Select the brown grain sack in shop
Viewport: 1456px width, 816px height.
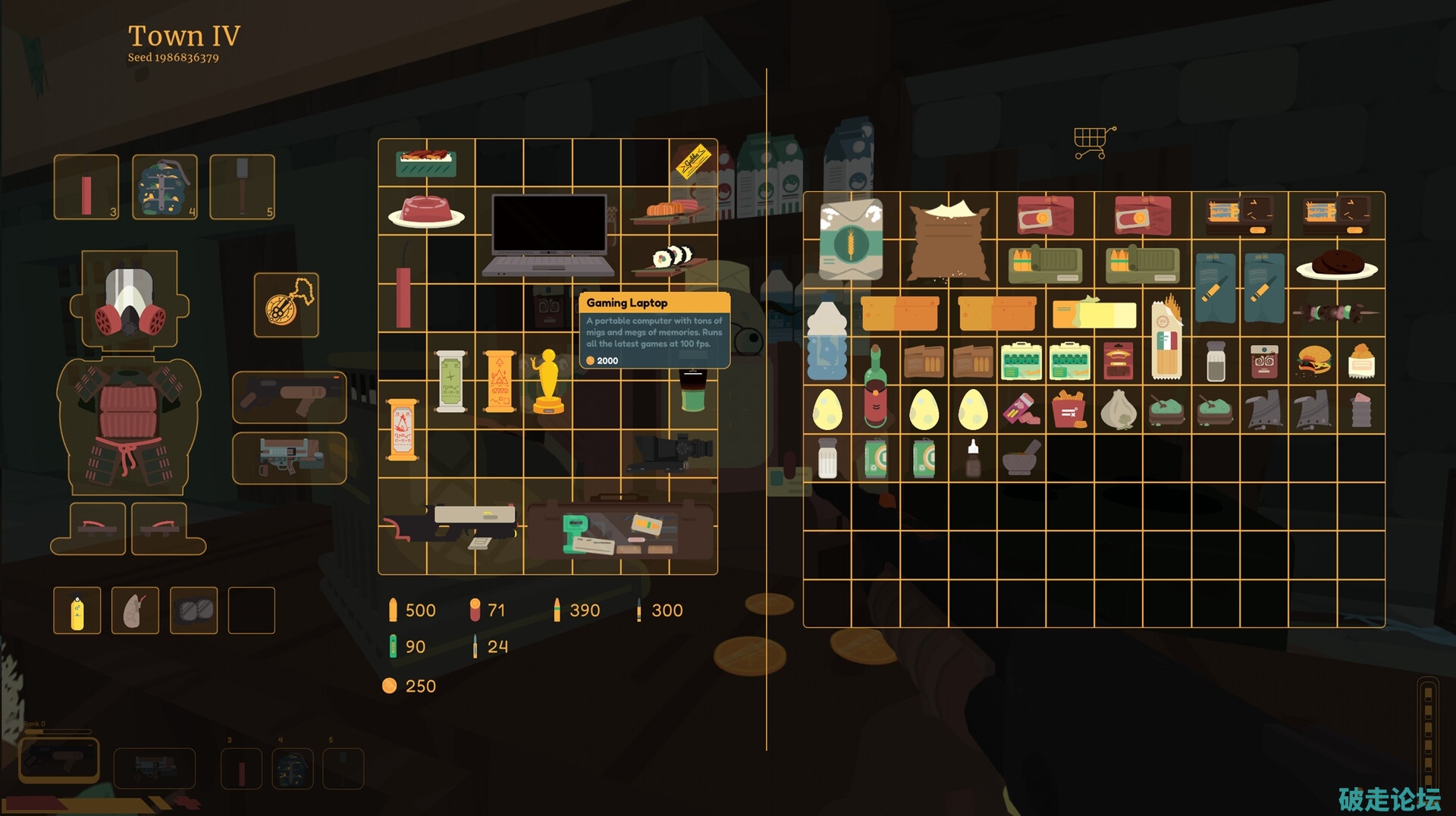pyautogui.click(x=949, y=240)
